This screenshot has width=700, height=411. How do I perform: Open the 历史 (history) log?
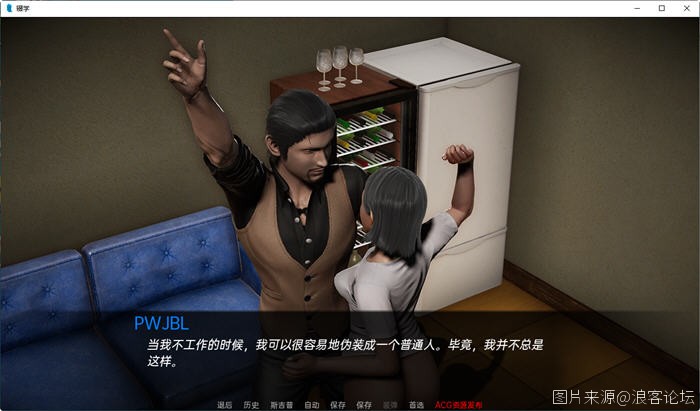coord(251,405)
